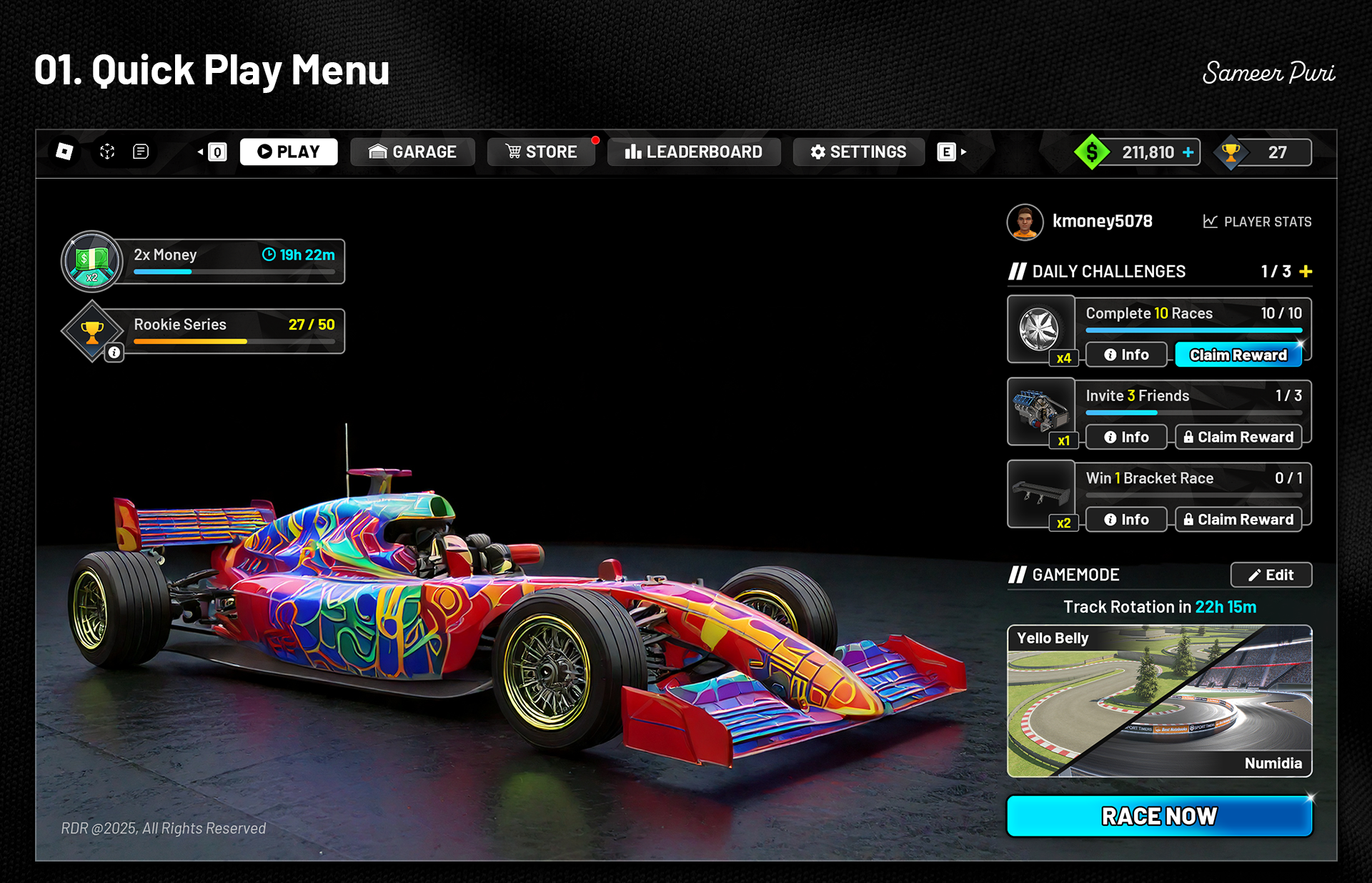This screenshot has width=1372, height=883.
Task: Open the Rookie Series info icon
Action: point(114,352)
